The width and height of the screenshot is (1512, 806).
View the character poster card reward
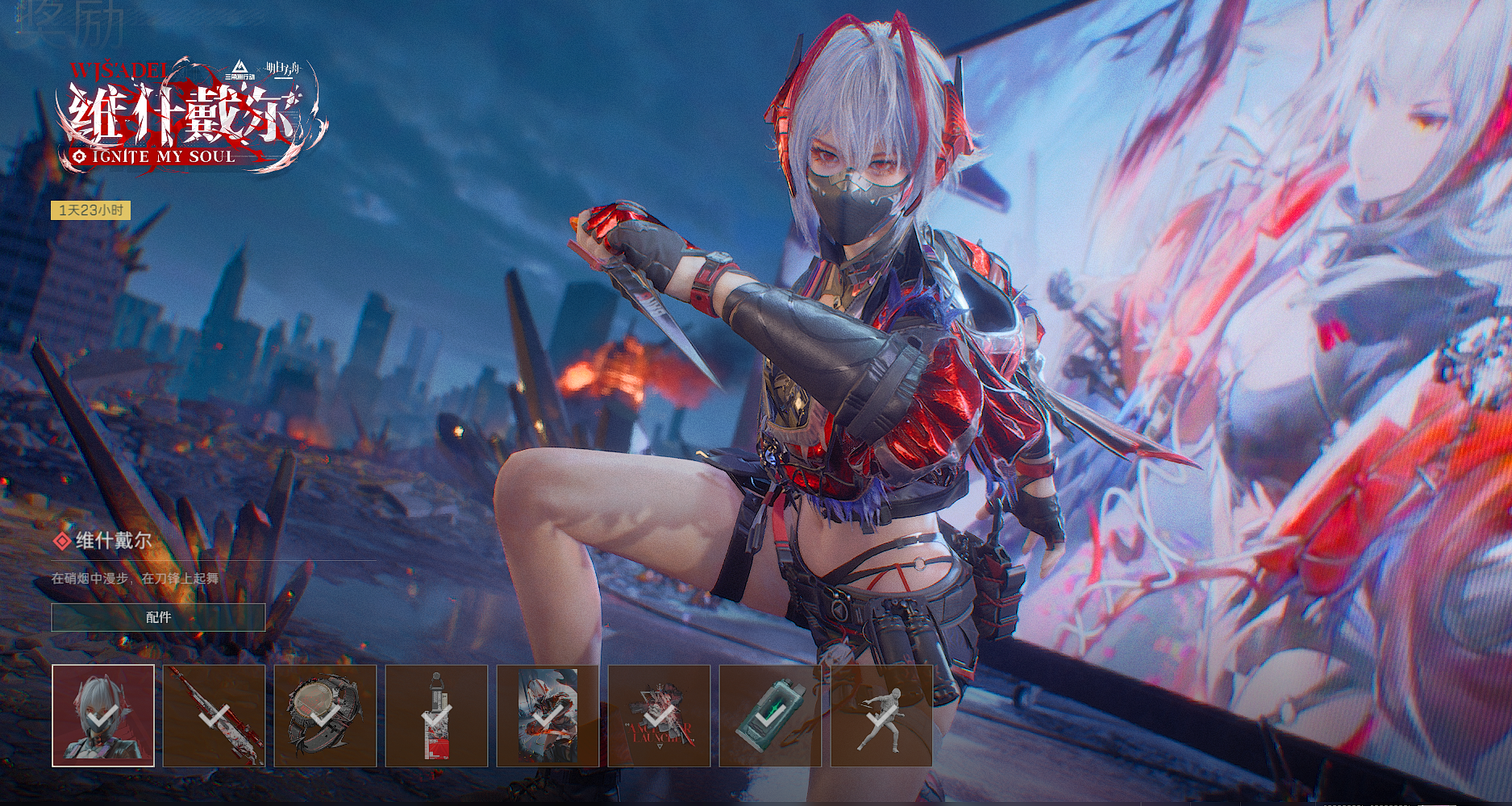pos(548,715)
